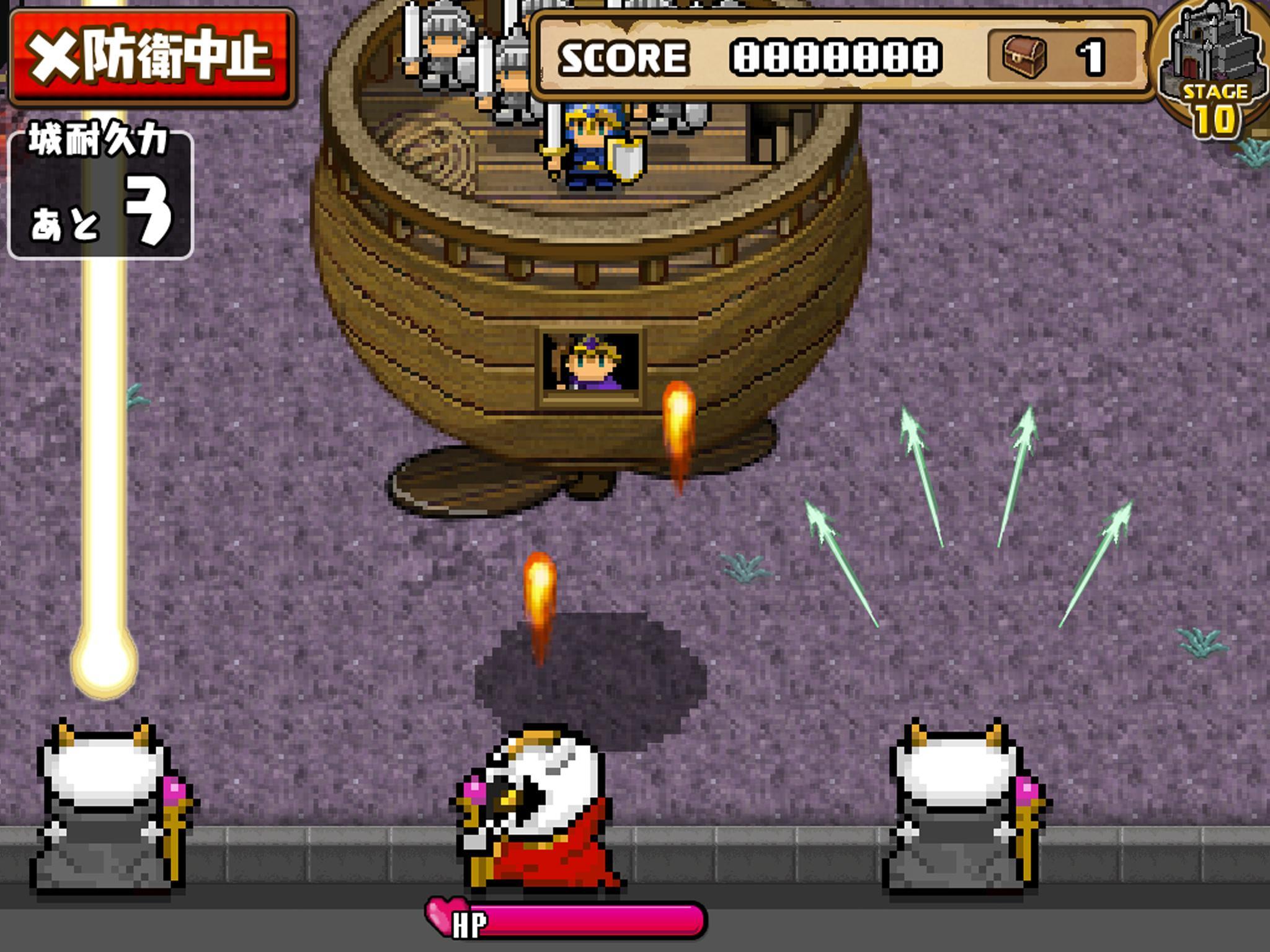Click an armored knight on the barrel deck
1270x952 pixels.
pos(443,43)
